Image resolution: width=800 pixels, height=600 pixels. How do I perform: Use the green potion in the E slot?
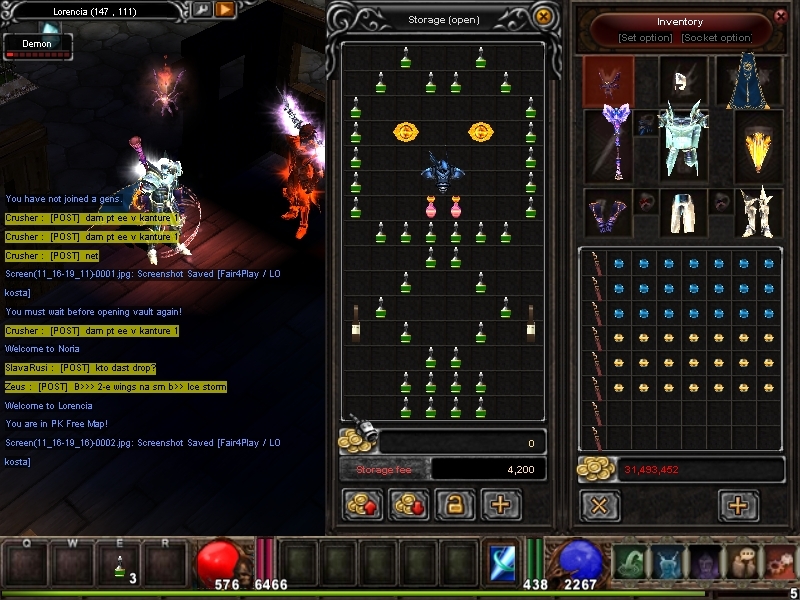point(121,564)
